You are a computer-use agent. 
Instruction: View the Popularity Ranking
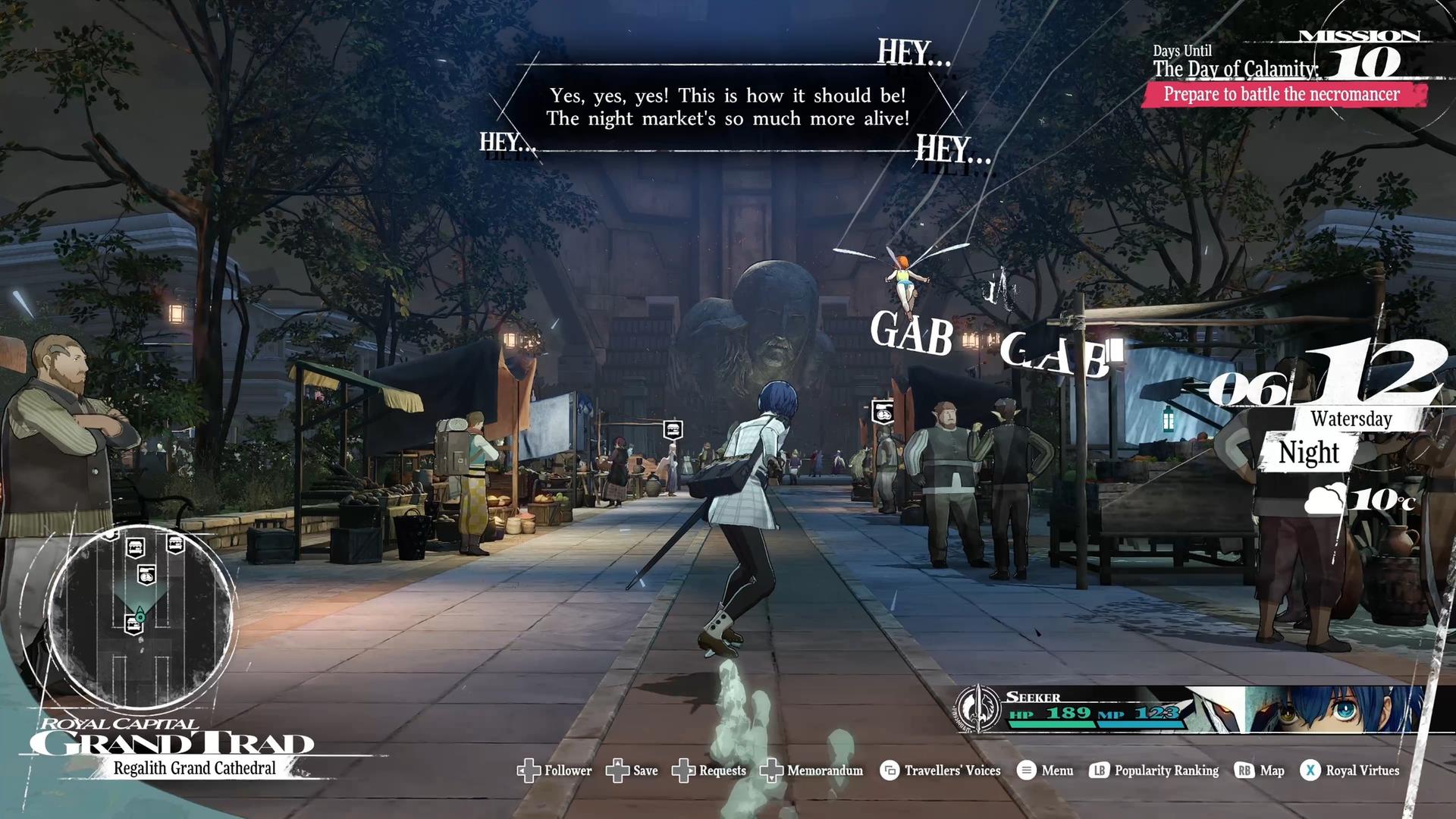click(1155, 770)
